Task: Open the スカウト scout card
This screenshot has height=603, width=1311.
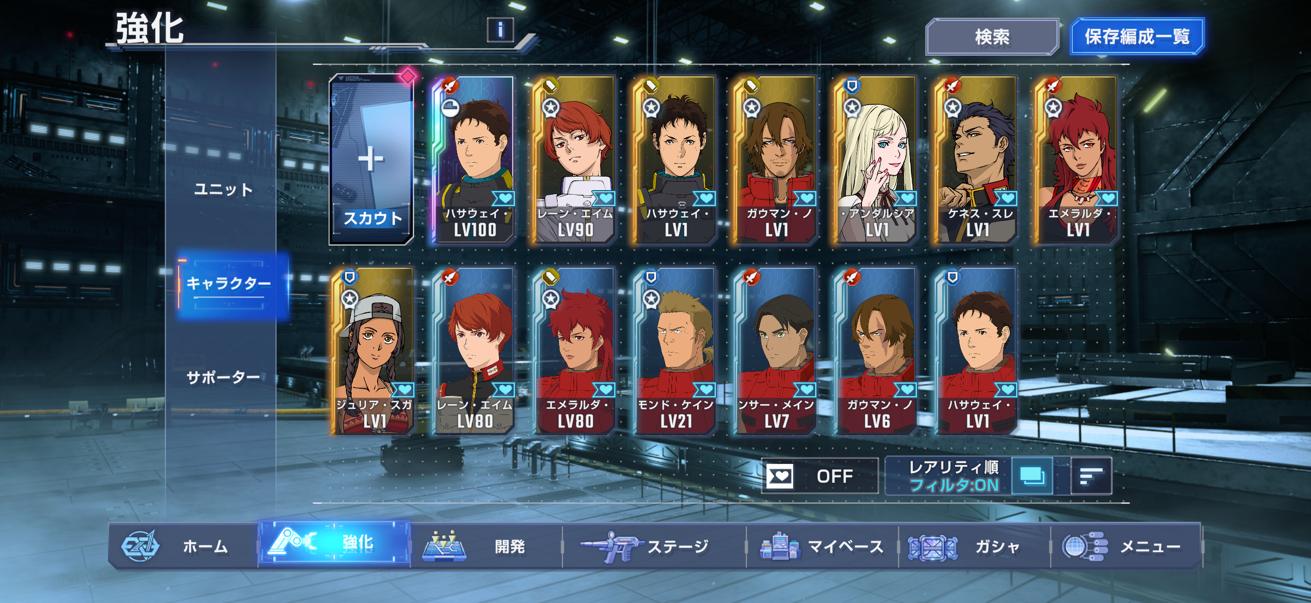Action: [x=371, y=160]
